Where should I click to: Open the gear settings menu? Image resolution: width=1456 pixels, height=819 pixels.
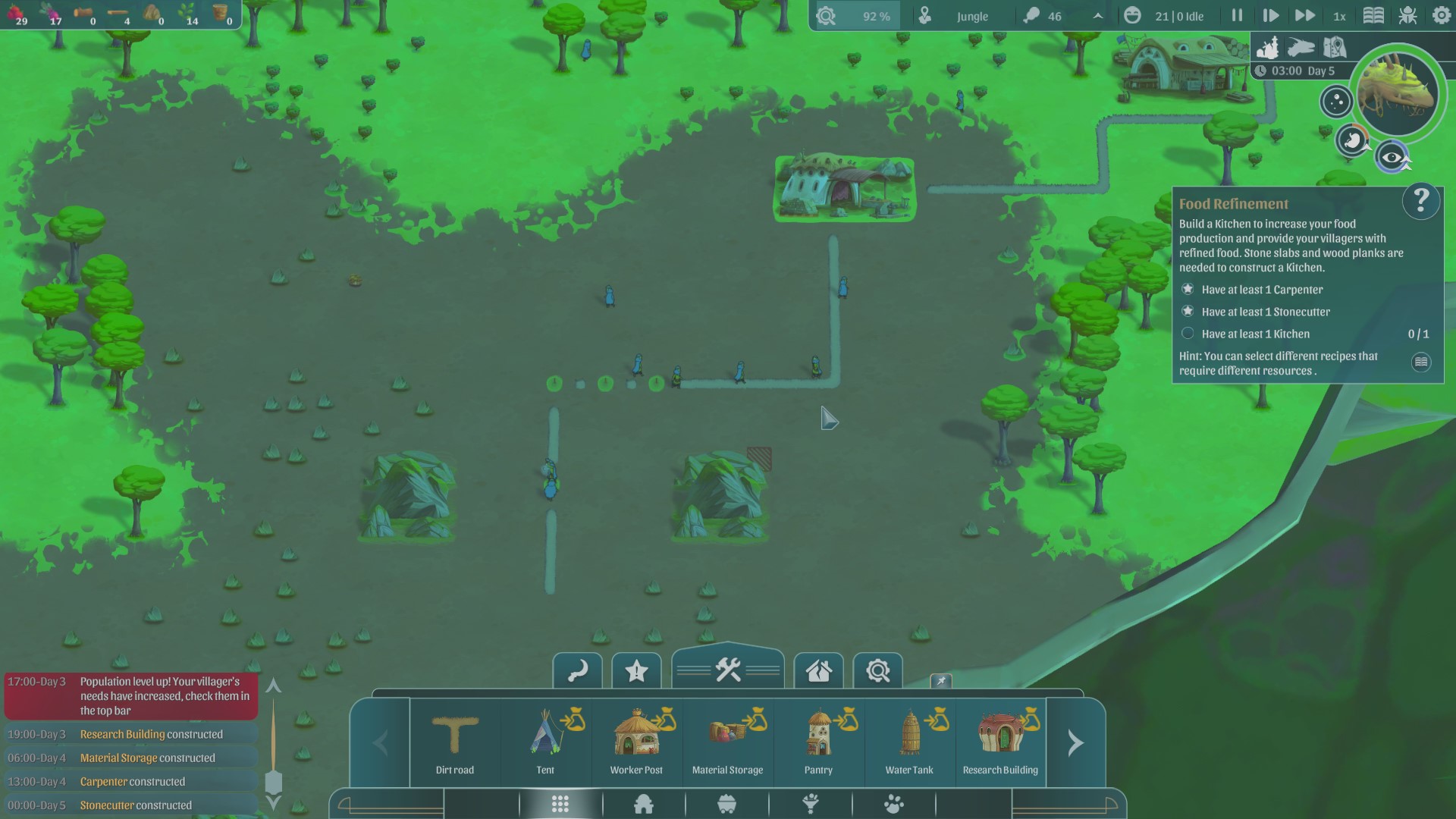coord(1442,15)
